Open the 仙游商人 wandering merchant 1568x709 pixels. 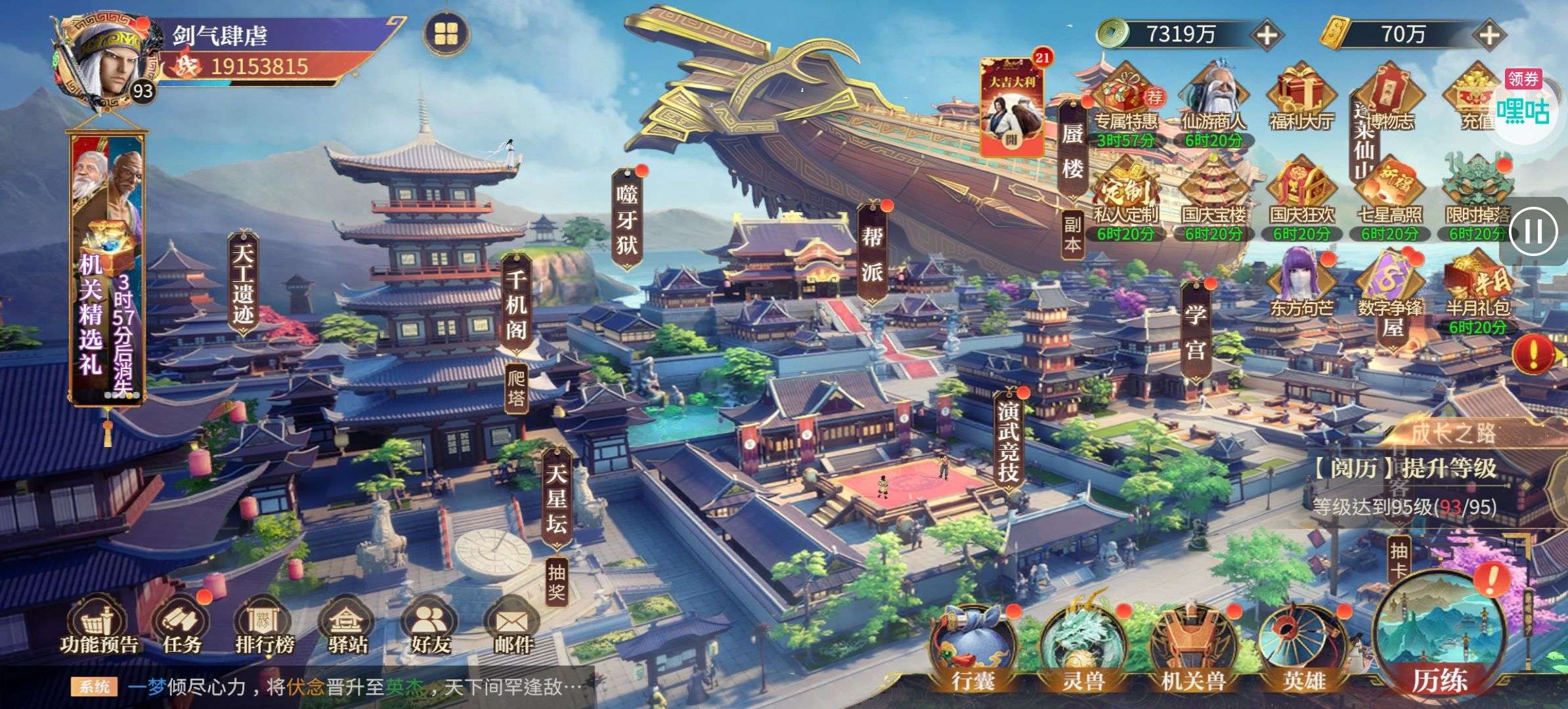tap(1213, 98)
